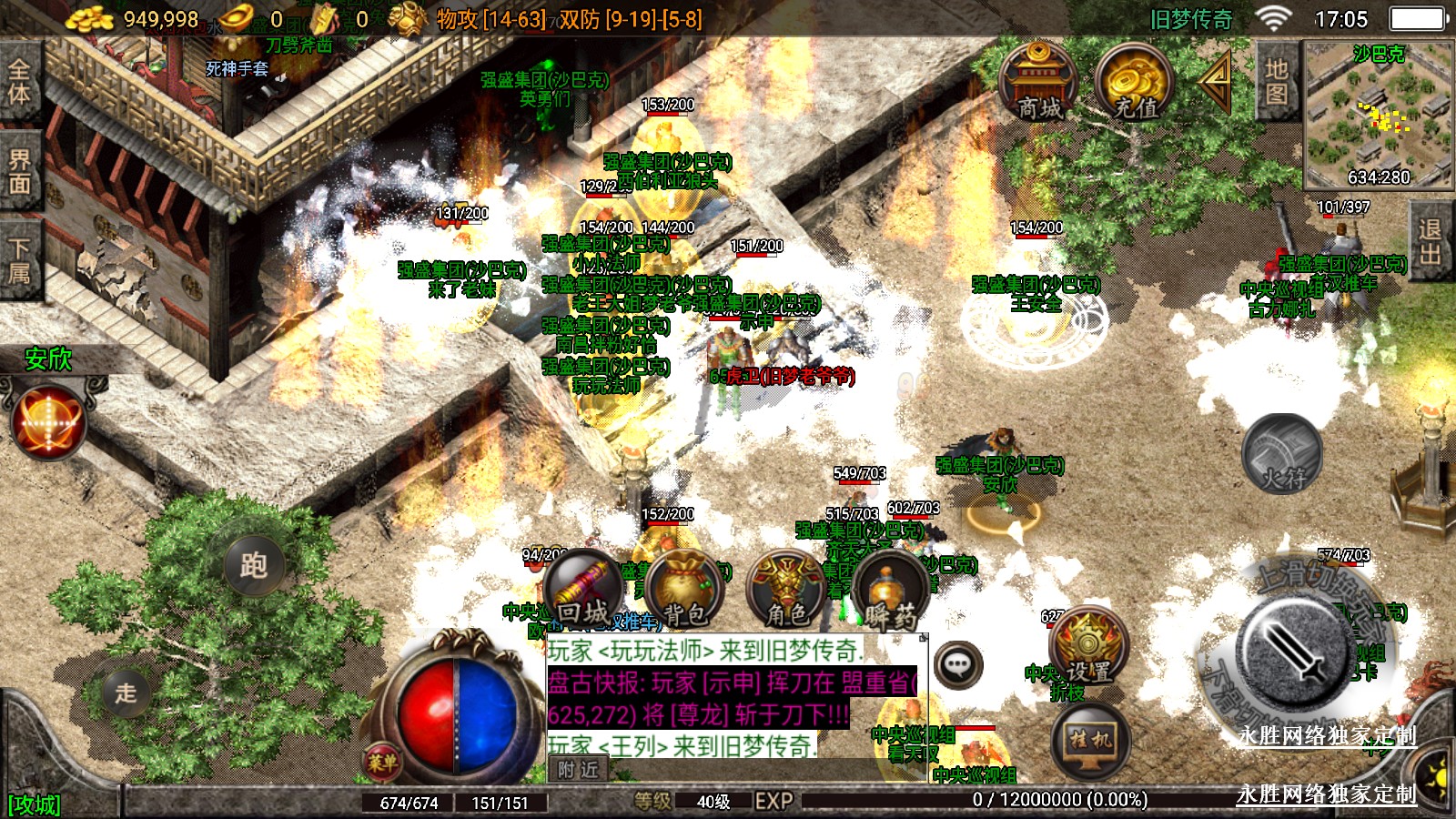This screenshot has height=819, width=1456.
Task: Open the 充值 recharge menu
Action: (x=1133, y=82)
